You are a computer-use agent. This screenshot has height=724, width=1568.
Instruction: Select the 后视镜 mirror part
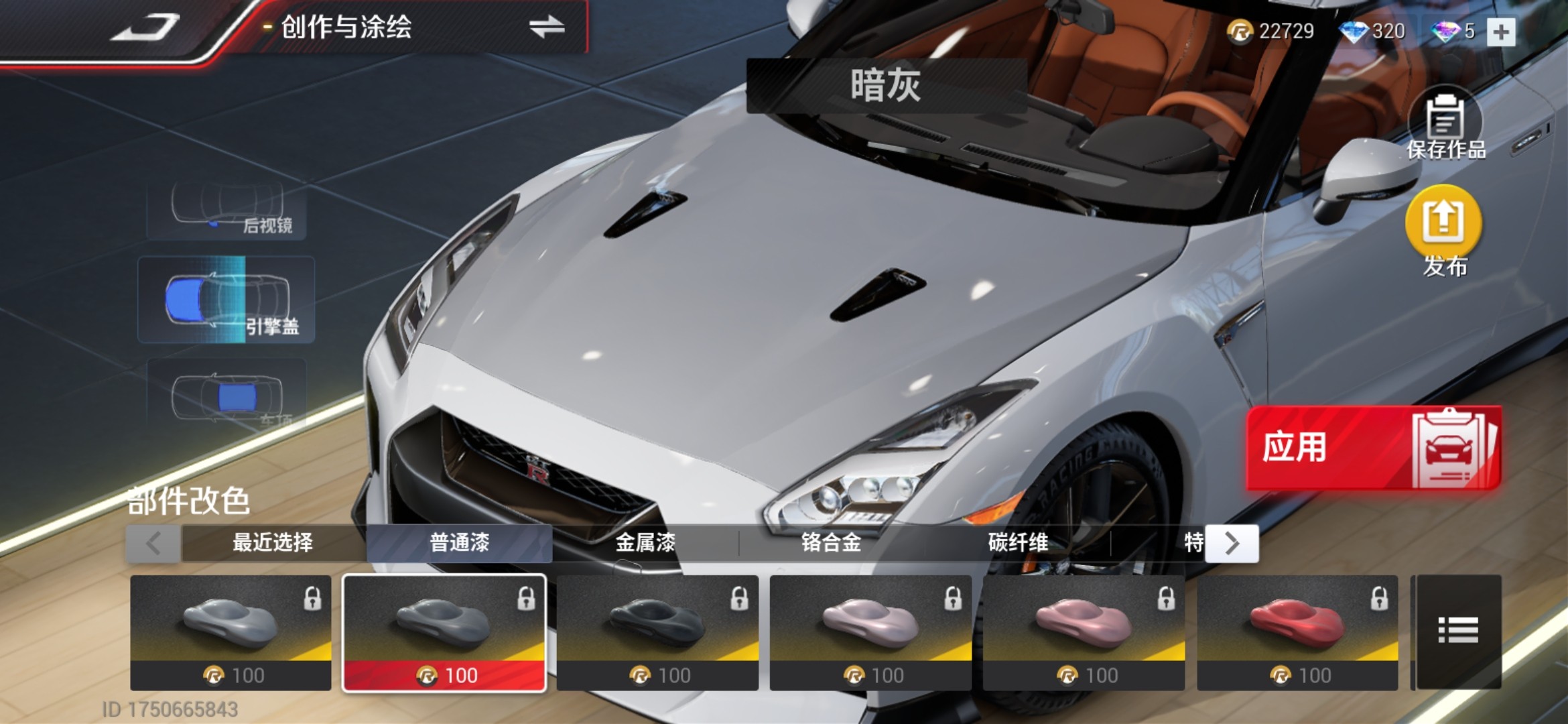pos(226,210)
